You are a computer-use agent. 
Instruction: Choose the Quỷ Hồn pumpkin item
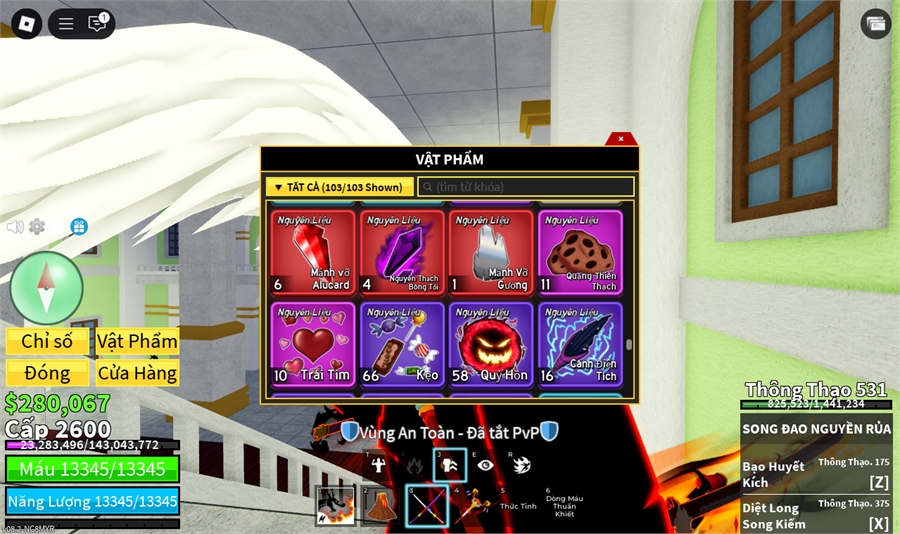(491, 344)
